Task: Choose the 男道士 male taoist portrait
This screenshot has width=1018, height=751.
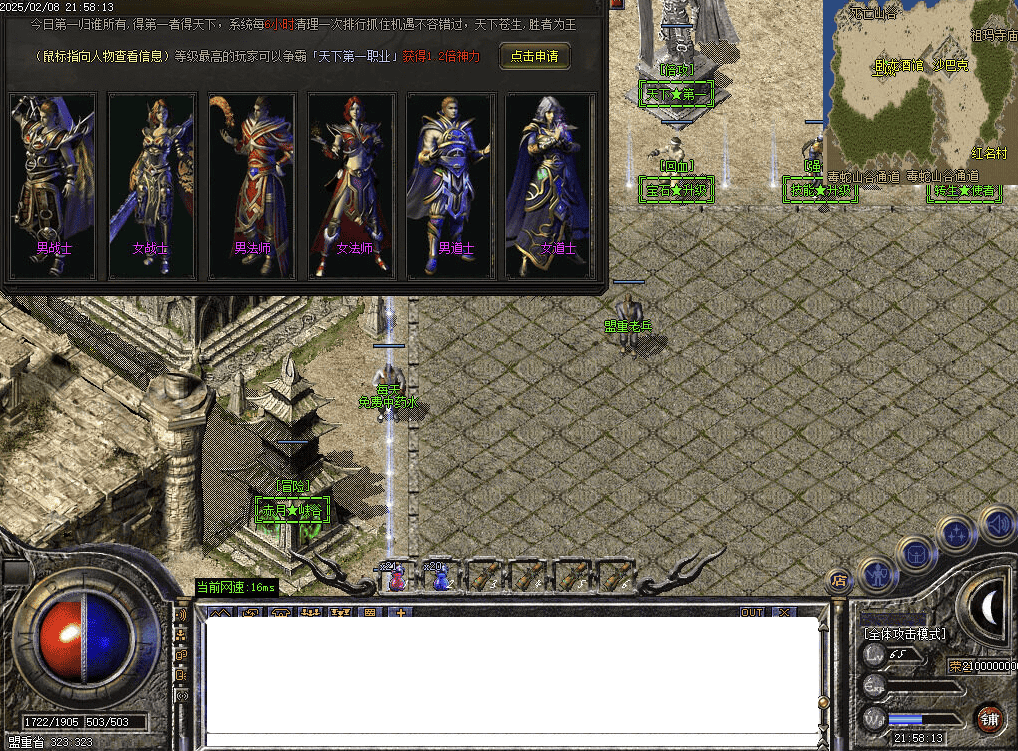Action: click(x=451, y=186)
